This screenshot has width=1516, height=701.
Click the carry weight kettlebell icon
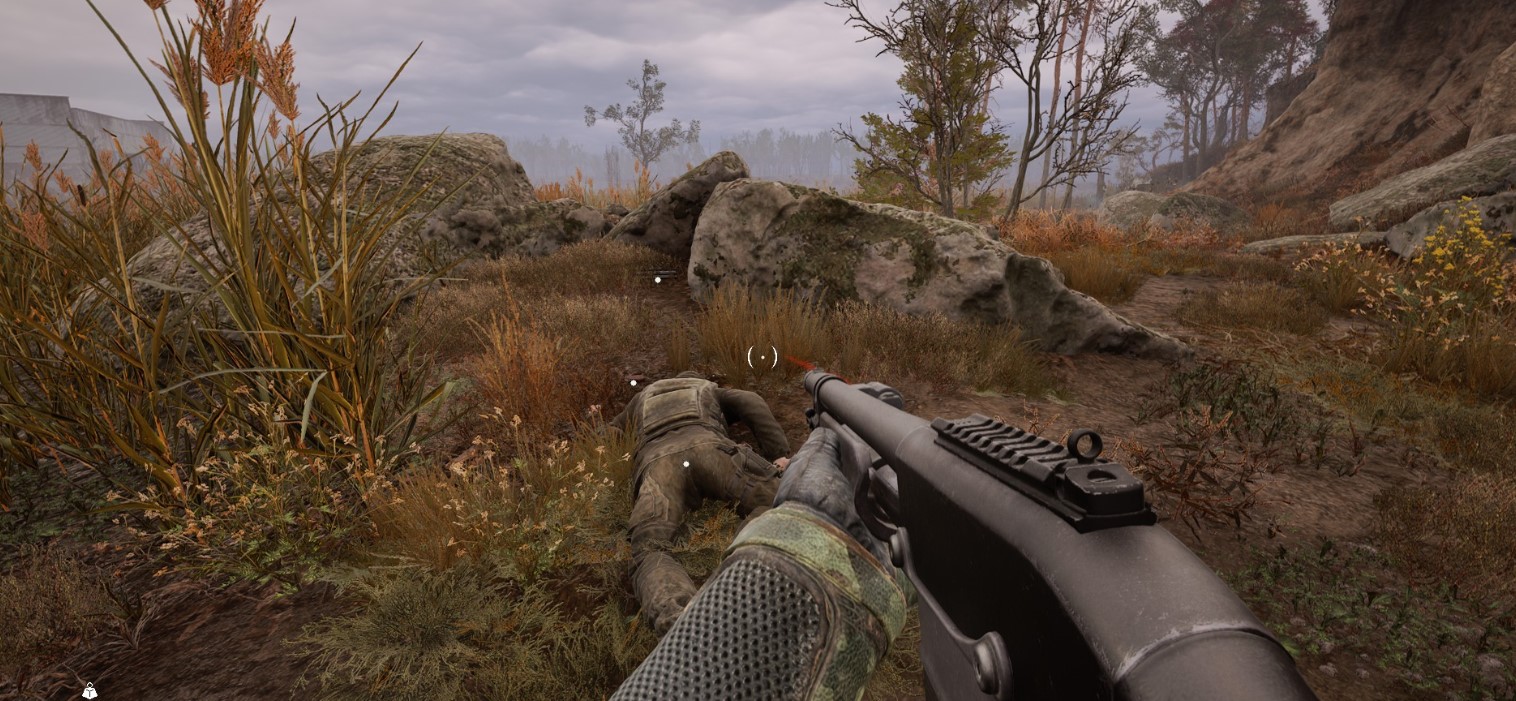(89, 690)
